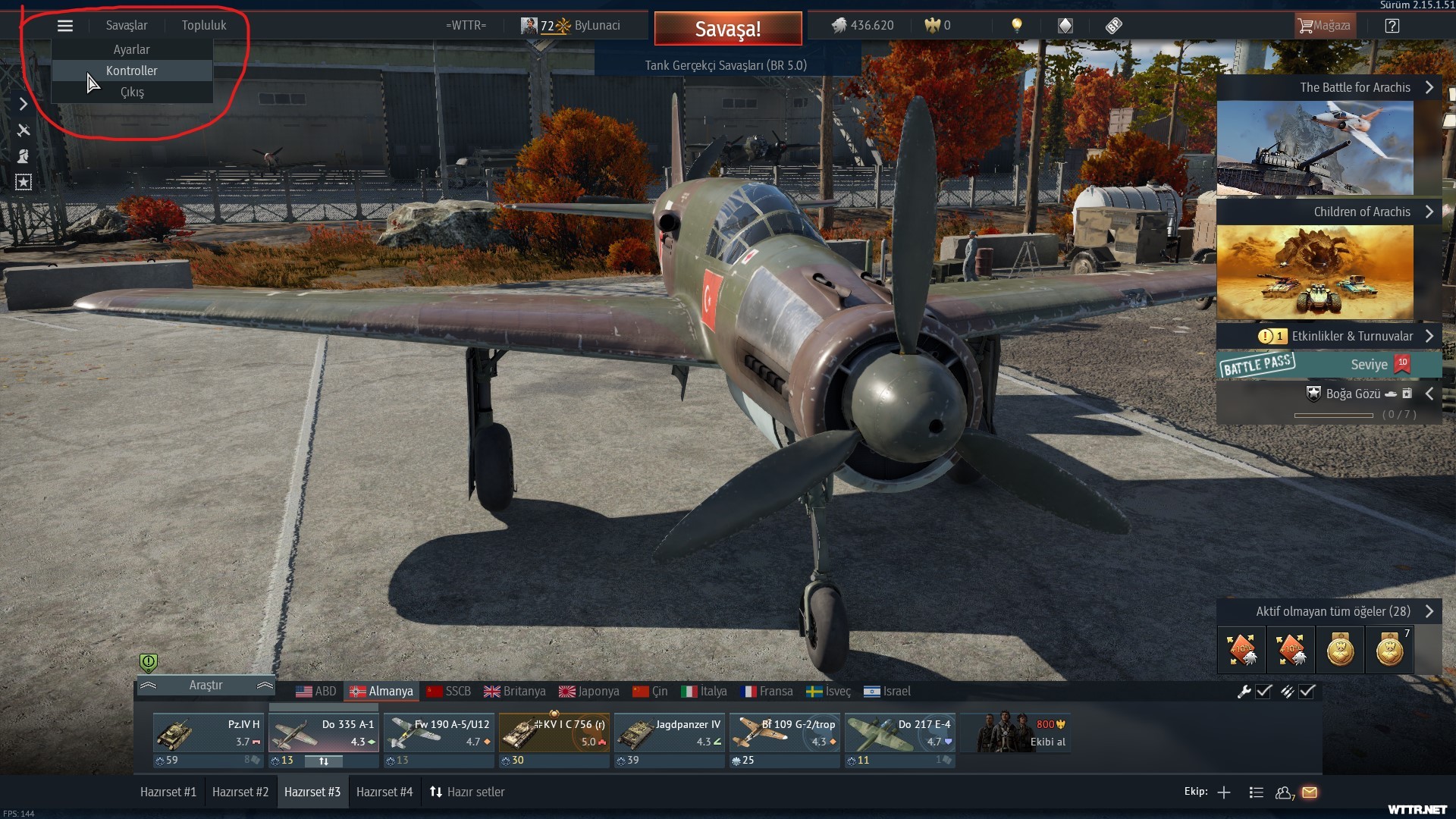This screenshot has height=819, width=1456.
Task: Open the Kontroller menu entry
Action: [131, 71]
